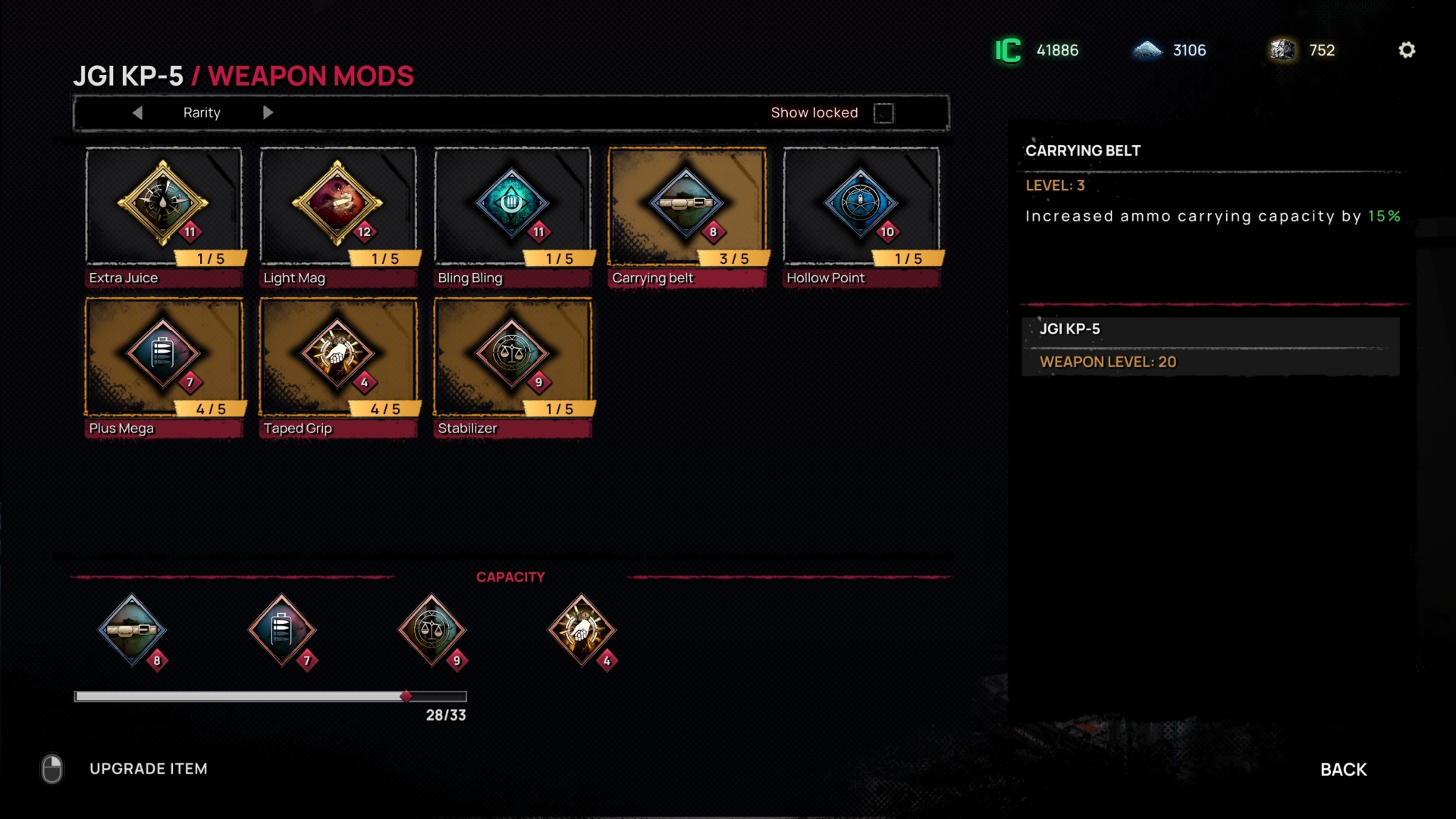
Task: Click Back to exit weapon mods
Action: click(1343, 768)
